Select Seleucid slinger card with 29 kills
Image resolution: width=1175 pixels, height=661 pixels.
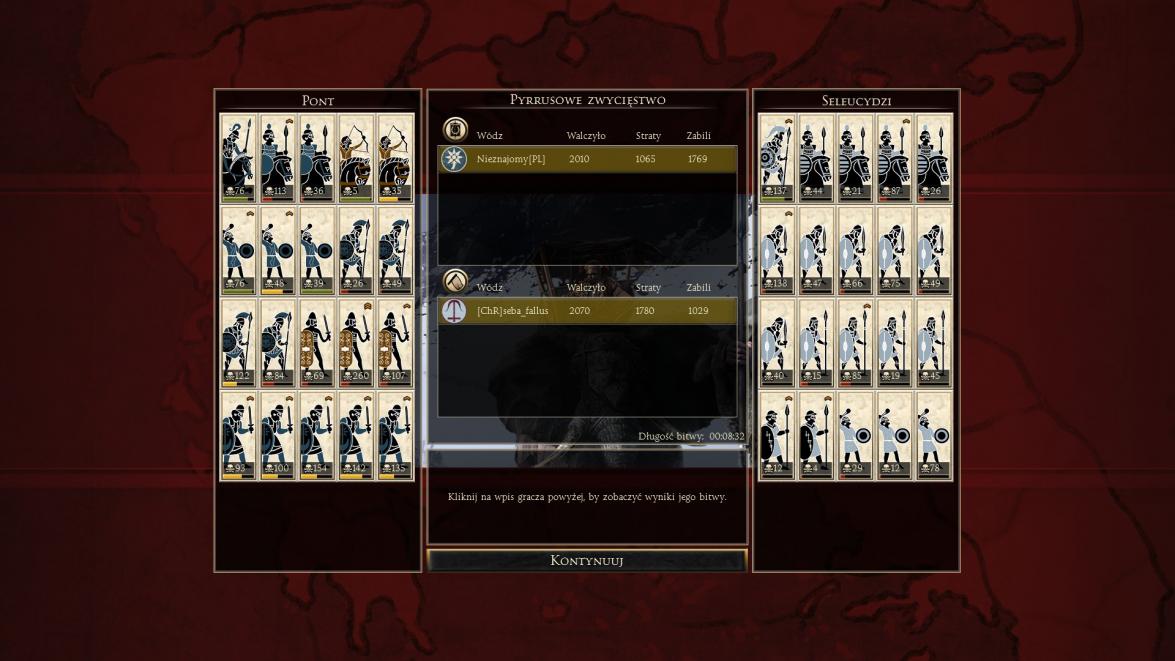(855, 436)
